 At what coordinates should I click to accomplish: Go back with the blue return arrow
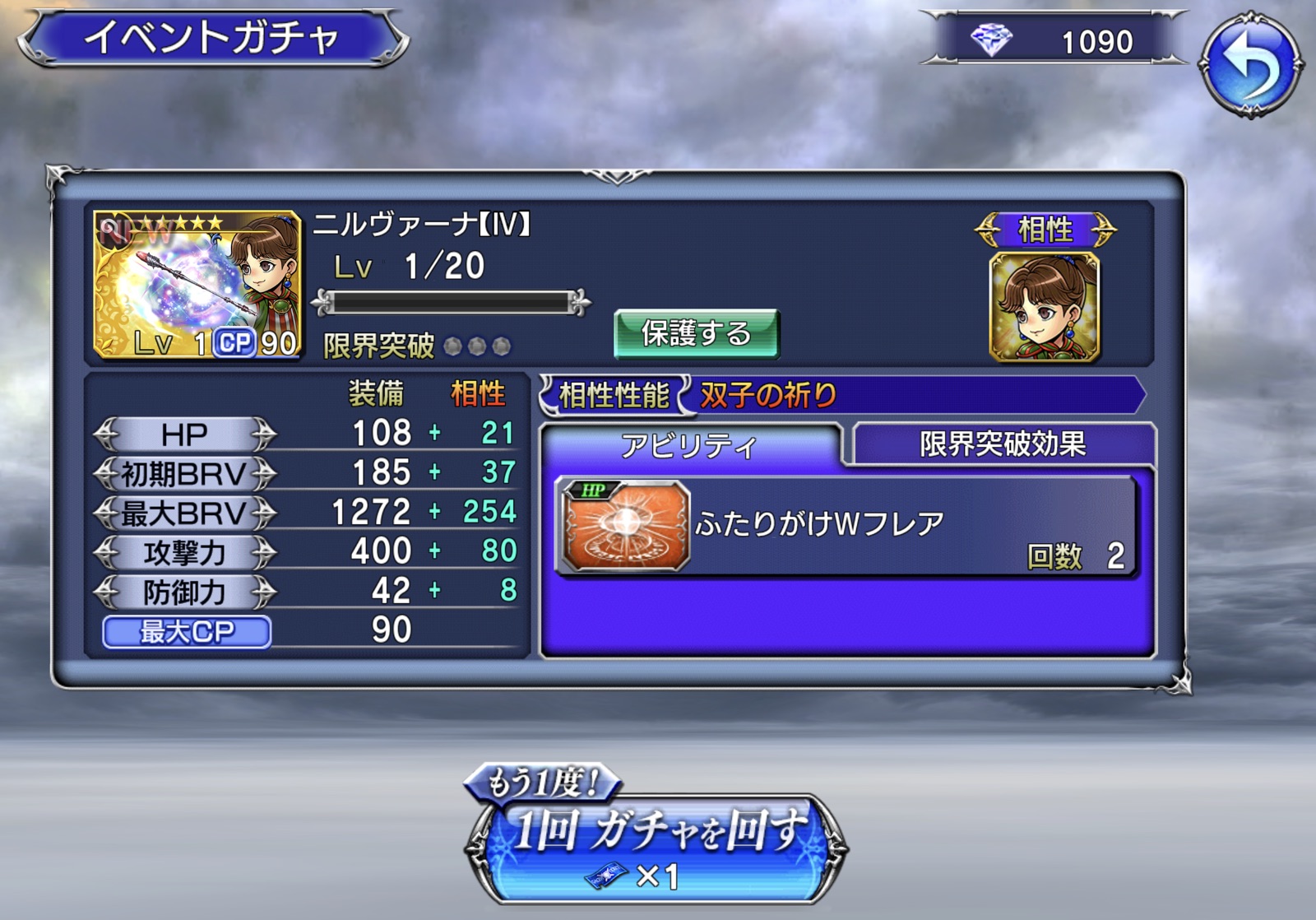point(1250,64)
